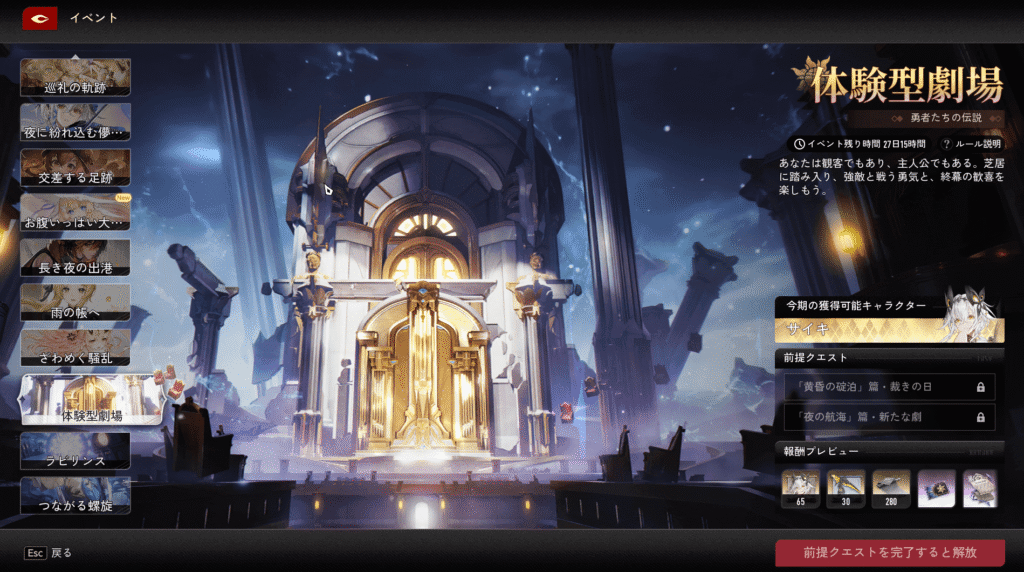Open the 巡礼の軌跡 event entry
Screen dimensions: 1024x572
(x=75, y=77)
